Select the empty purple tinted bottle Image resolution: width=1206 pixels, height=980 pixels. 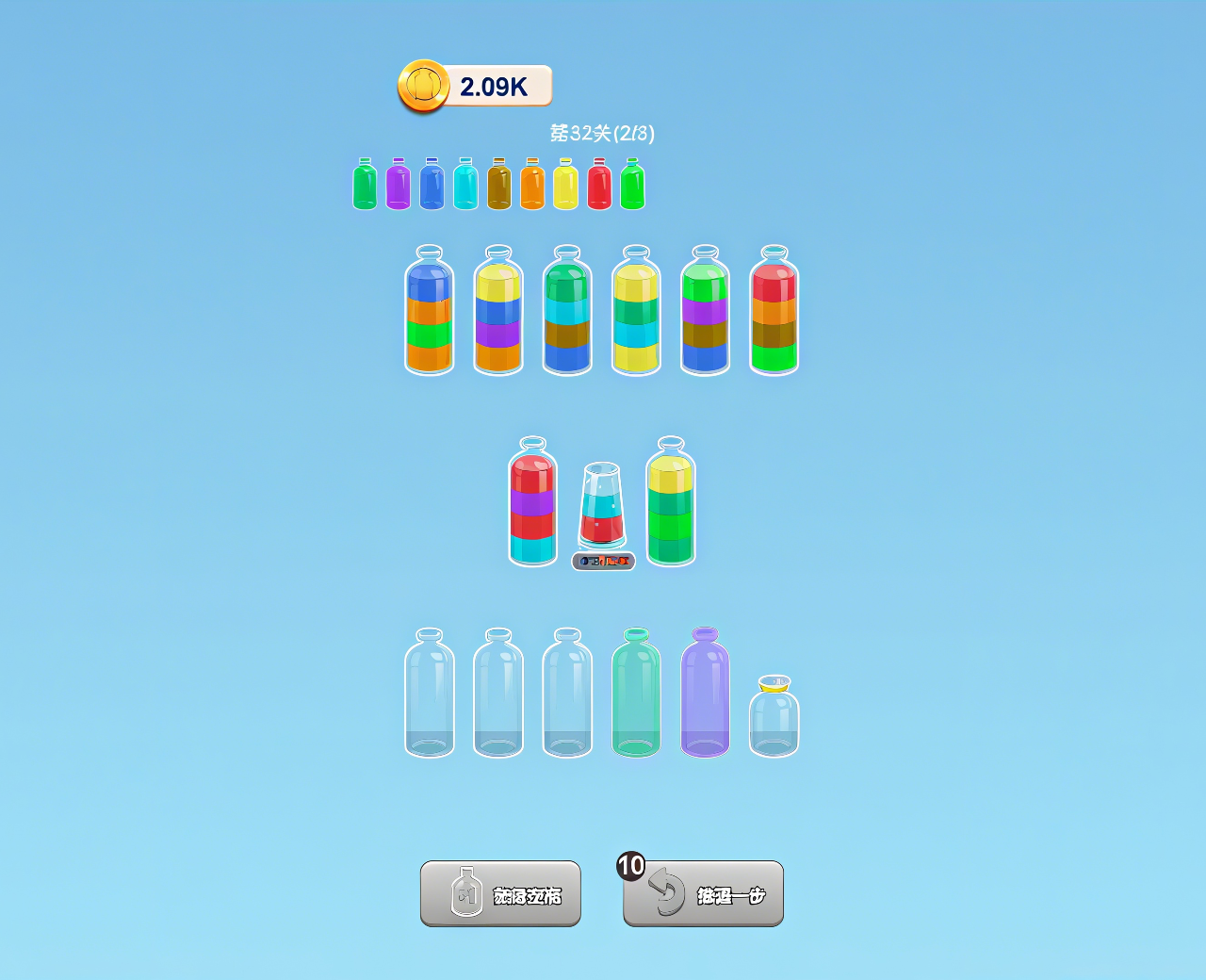point(705,694)
